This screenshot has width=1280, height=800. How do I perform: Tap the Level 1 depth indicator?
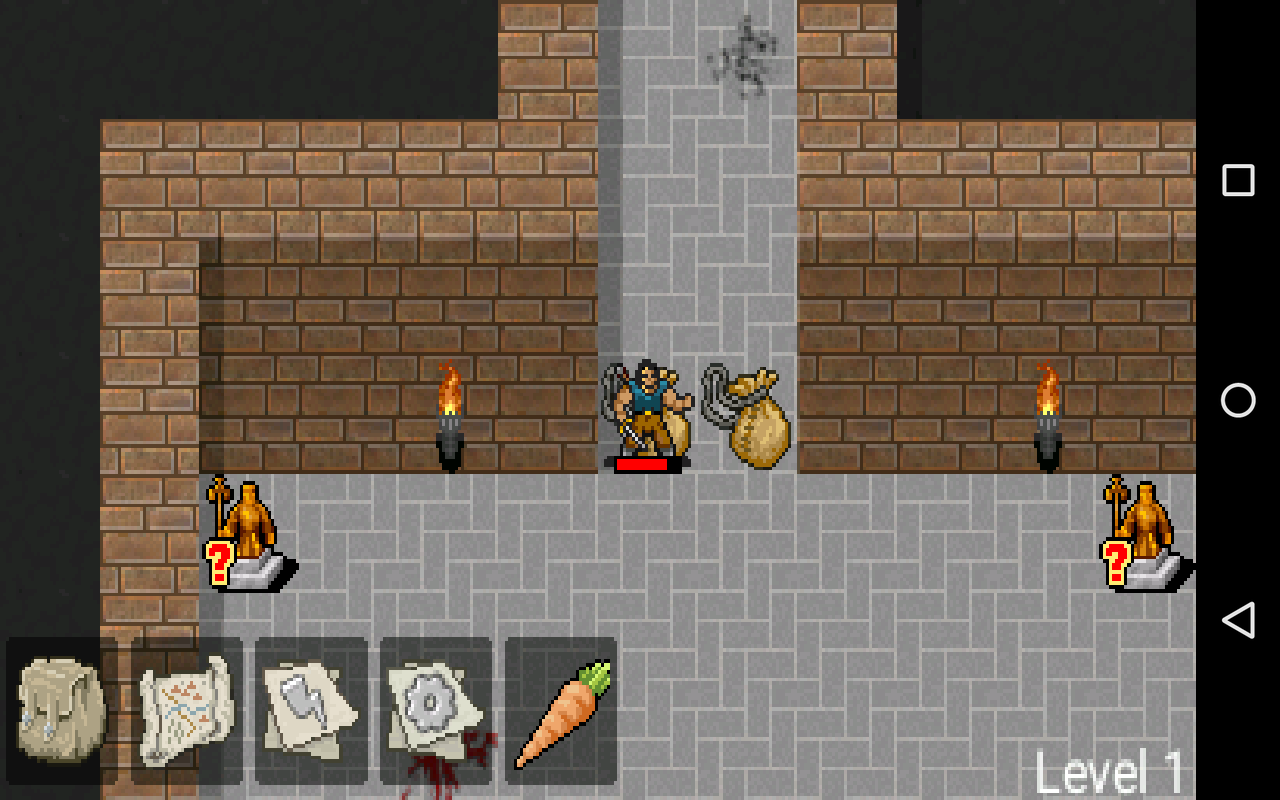1110,770
